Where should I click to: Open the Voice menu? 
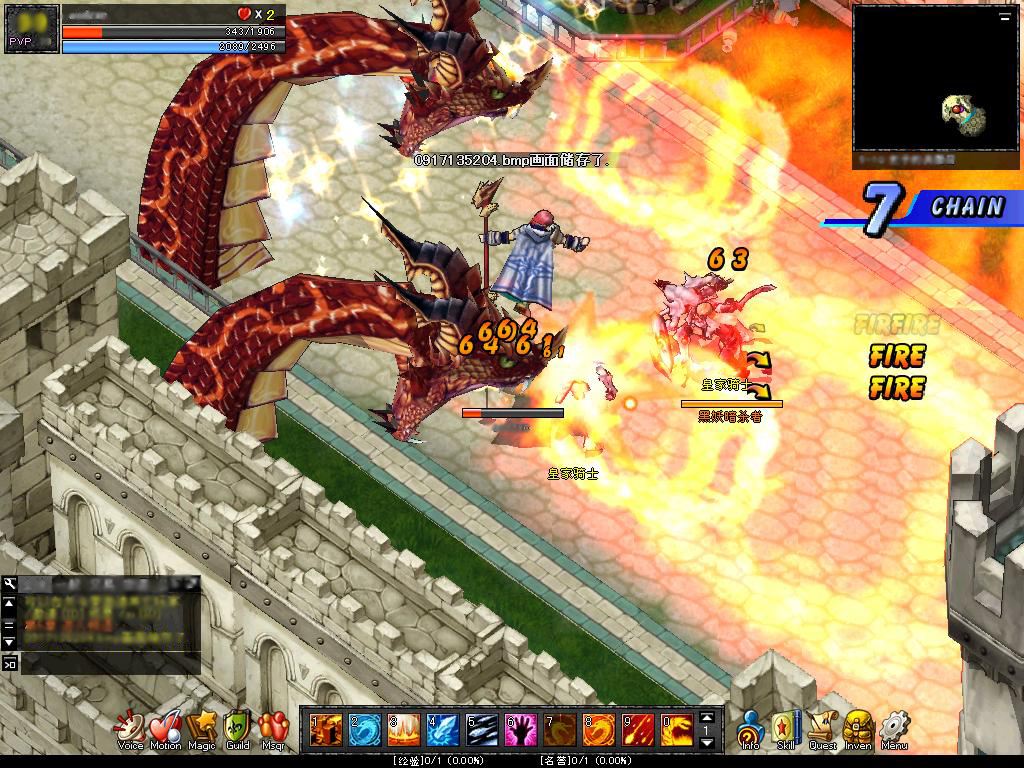[130, 727]
